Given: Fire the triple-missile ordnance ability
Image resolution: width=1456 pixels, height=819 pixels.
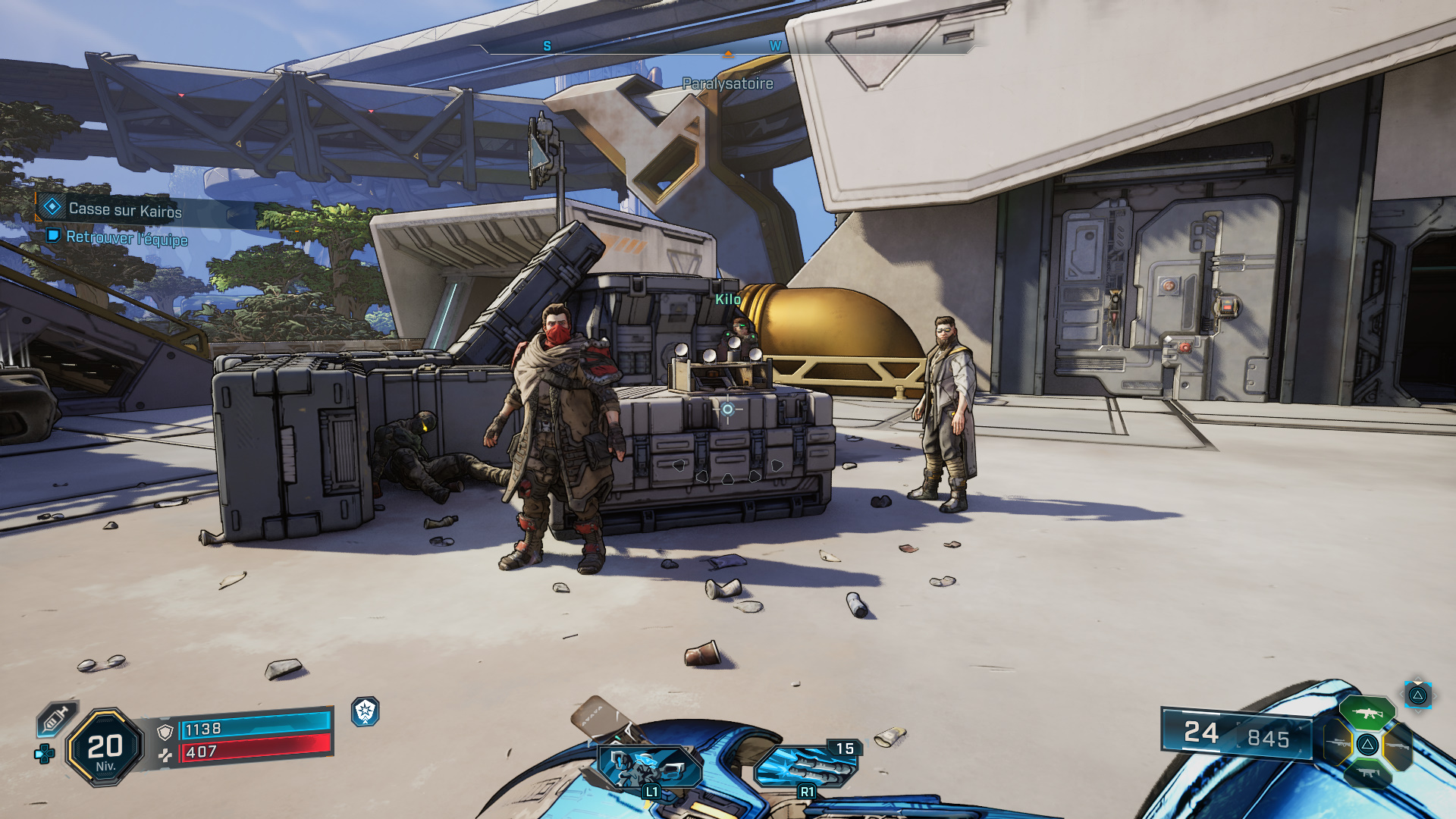Looking at the screenshot, I should click(x=807, y=767).
